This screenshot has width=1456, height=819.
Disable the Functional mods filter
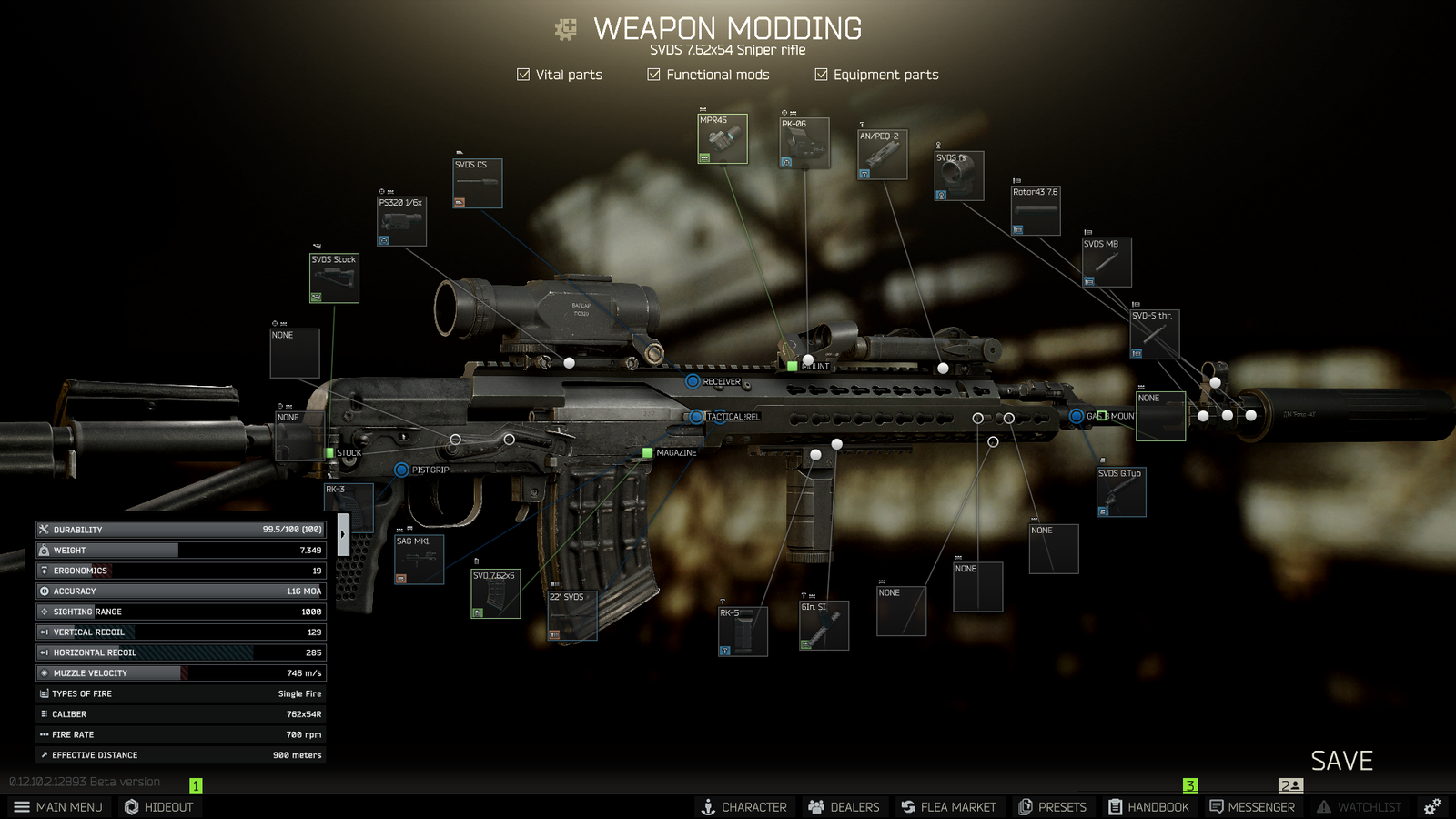coord(653,74)
